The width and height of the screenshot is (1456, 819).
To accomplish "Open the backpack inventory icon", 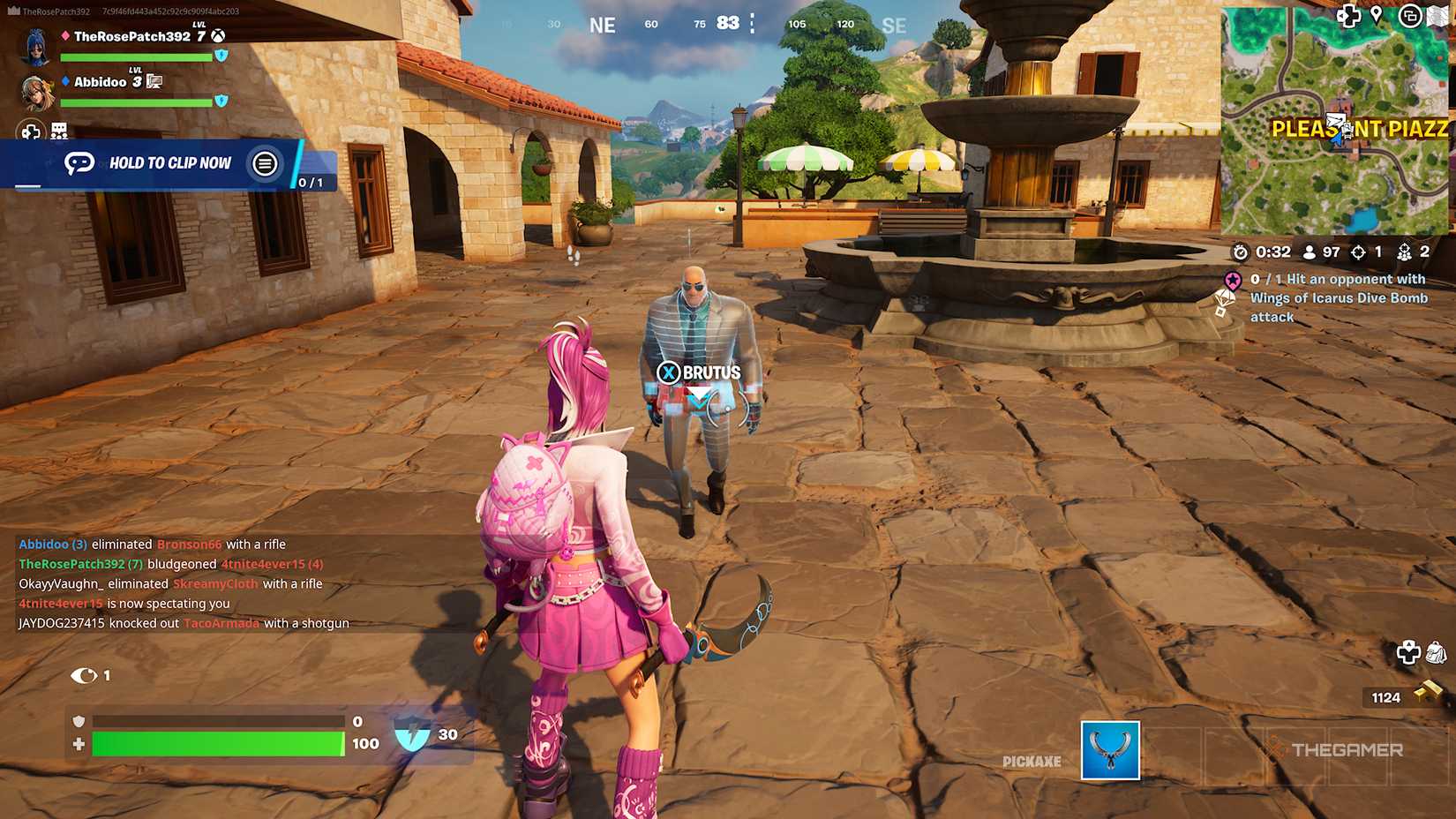I will click(1436, 651).
